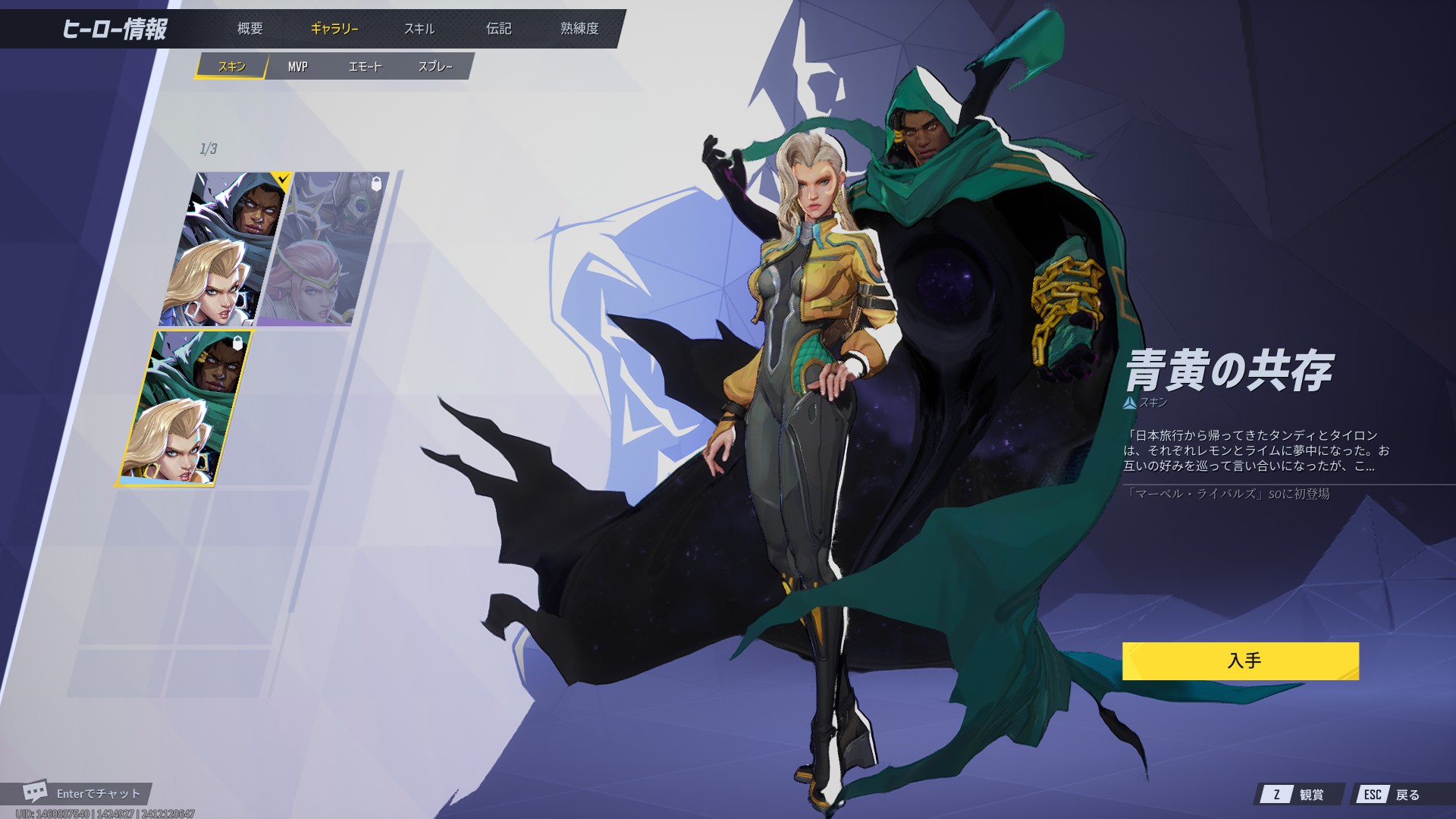This screenshot has width=1456, height=819.
Task: Click the yellow 入手 obtain button
Action: (x=1240, y=661)
